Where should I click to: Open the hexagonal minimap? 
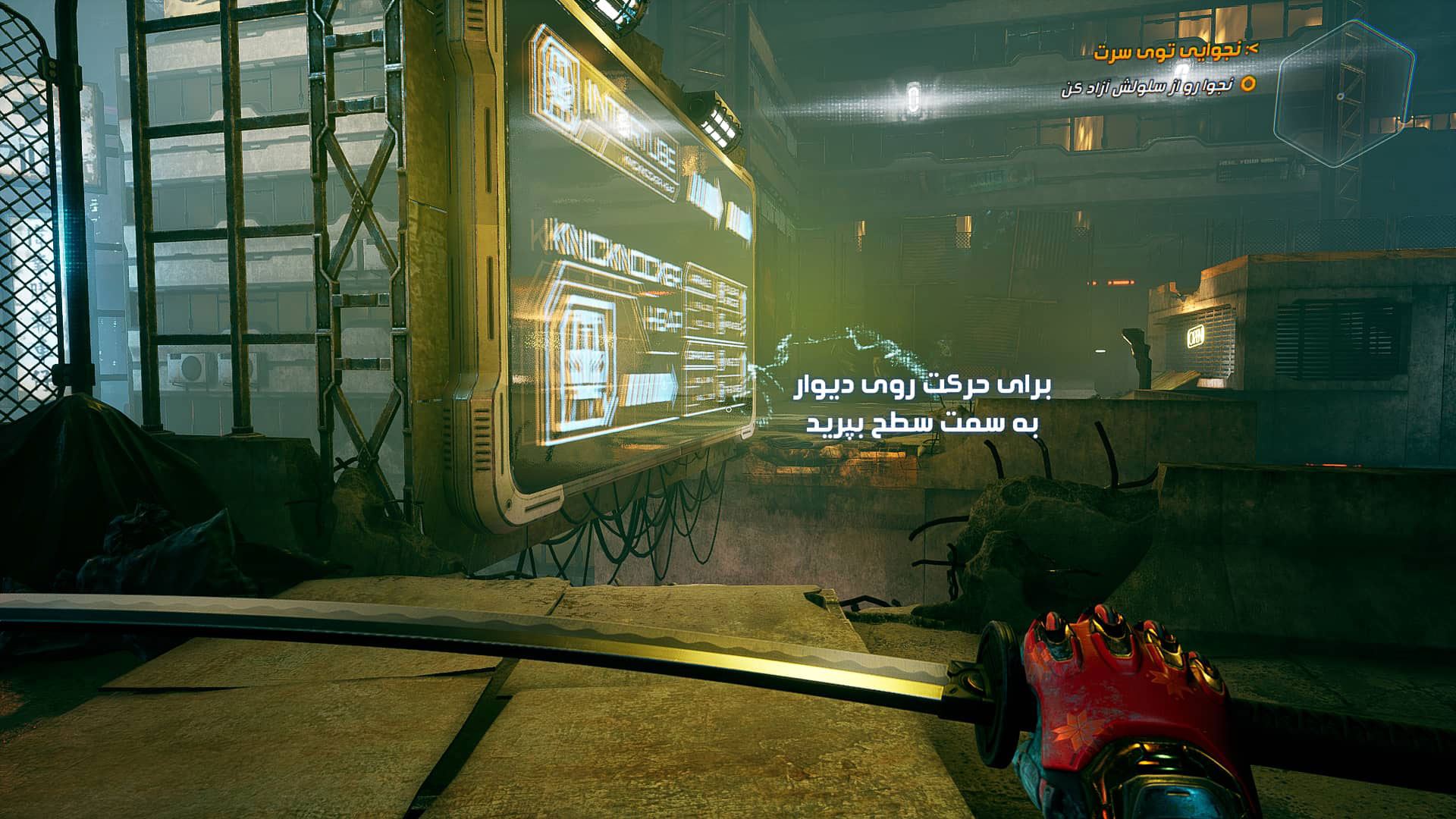1343,93
